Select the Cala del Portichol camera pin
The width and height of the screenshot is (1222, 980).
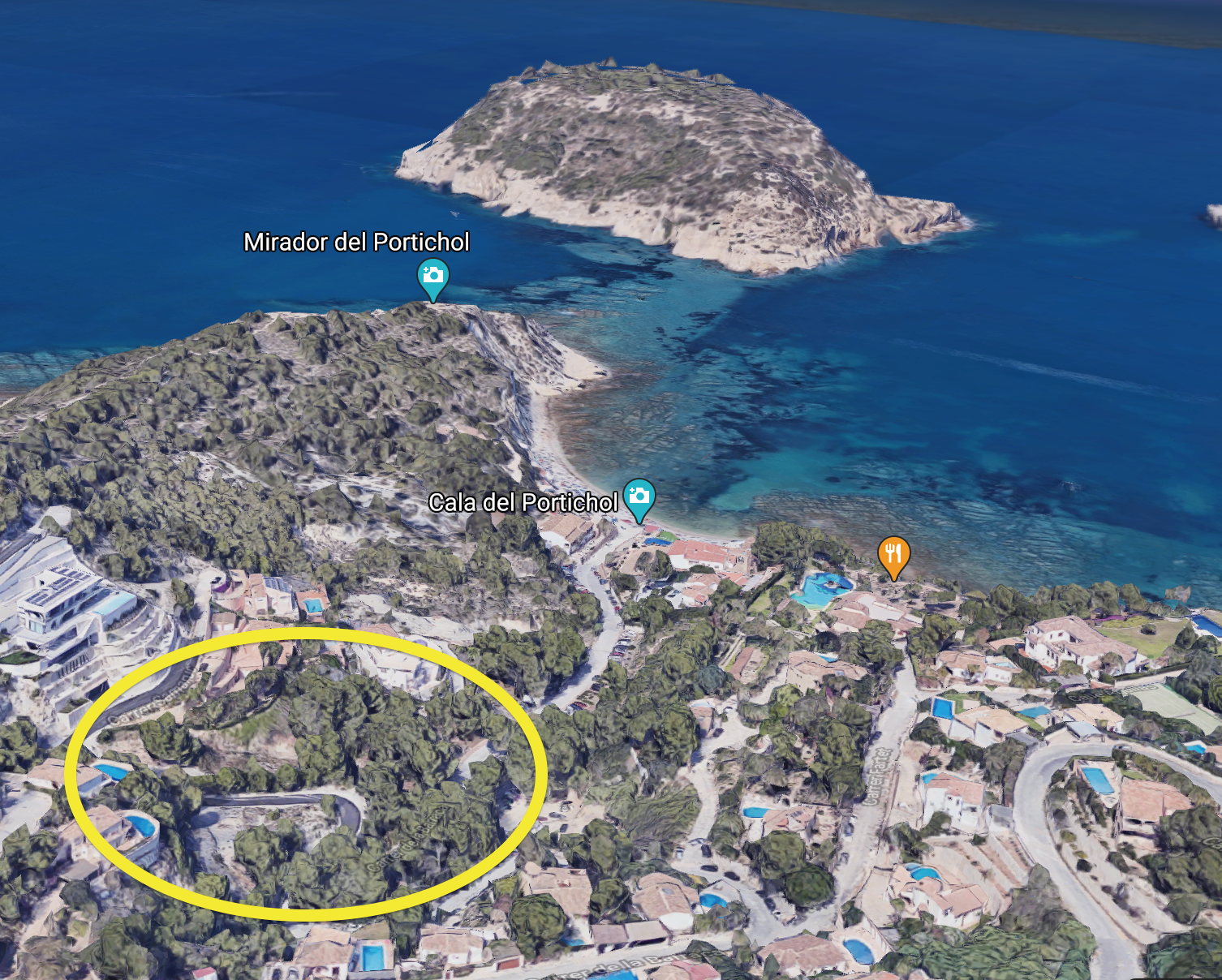pos(639,496)
